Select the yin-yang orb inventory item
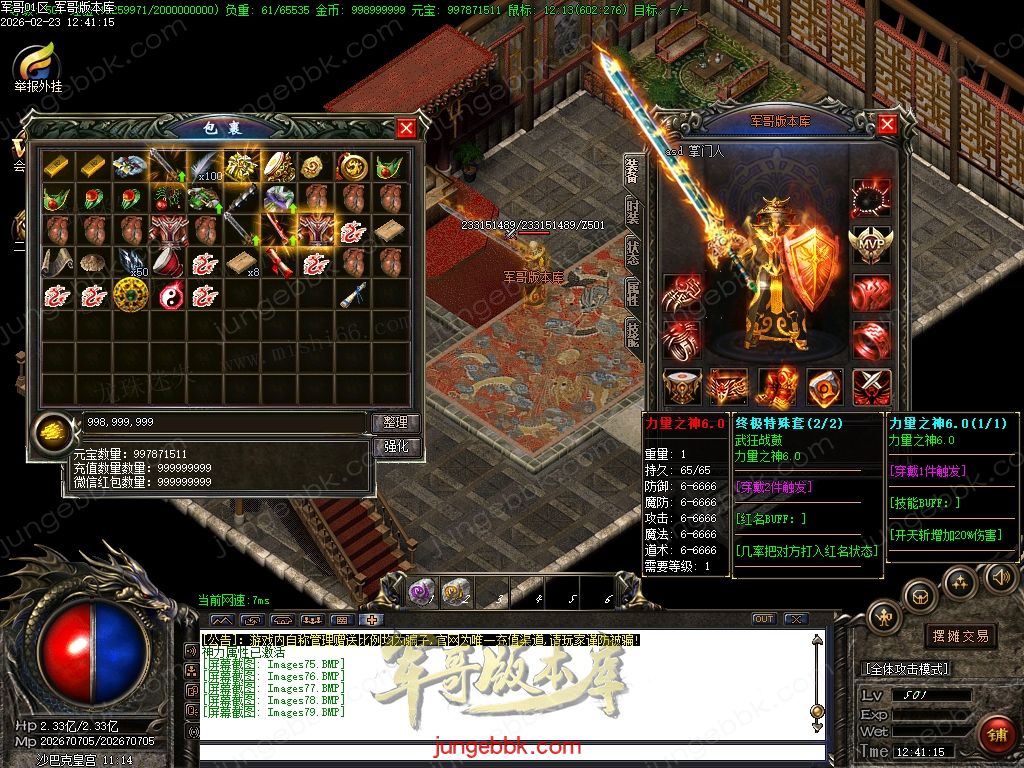This screenshot has width=1024, height=768. point(166,294)
